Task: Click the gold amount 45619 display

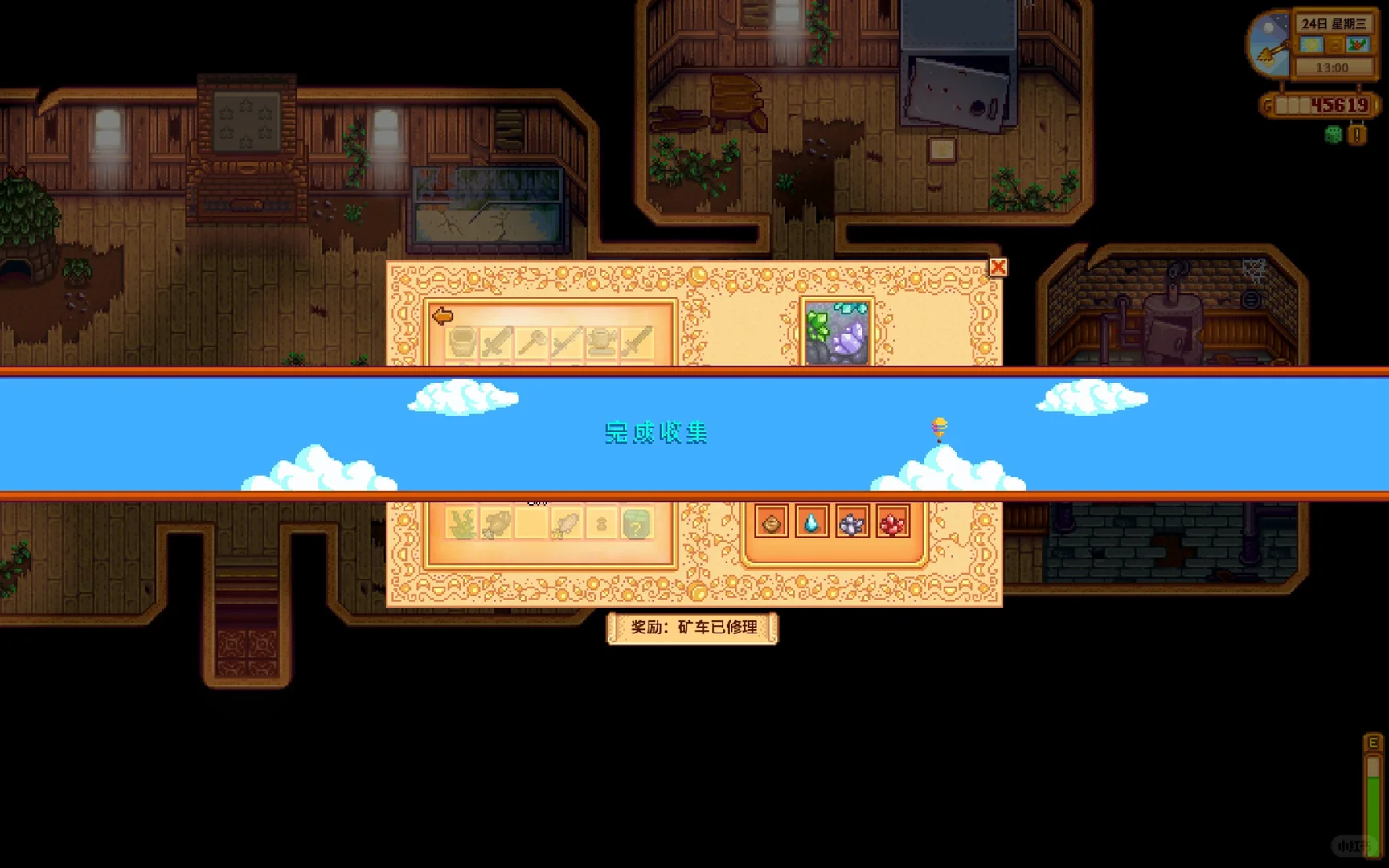Action: tap(1339, 104)
